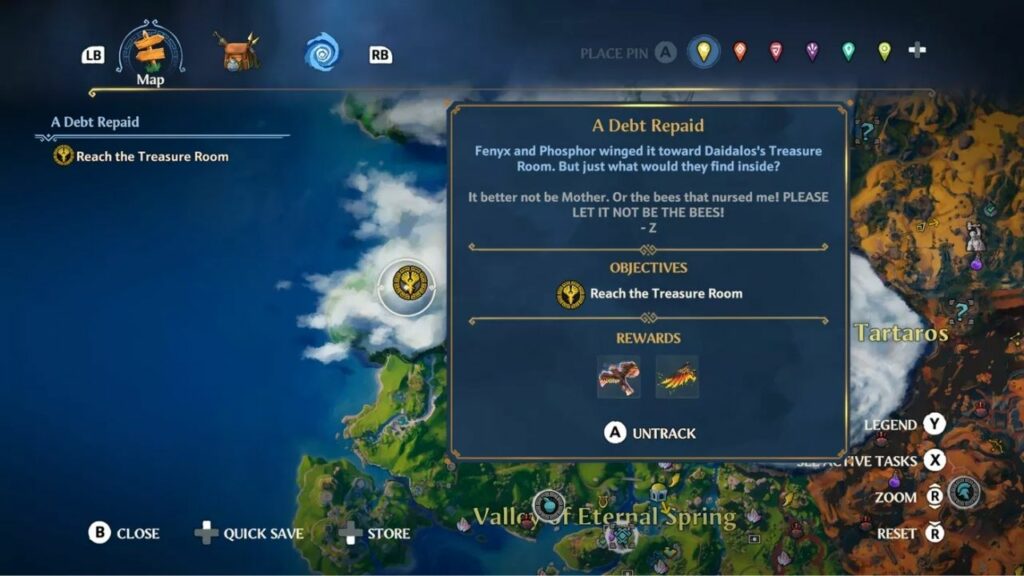Select the purple map pin
1024x576 pixels.
click(811, 51)
